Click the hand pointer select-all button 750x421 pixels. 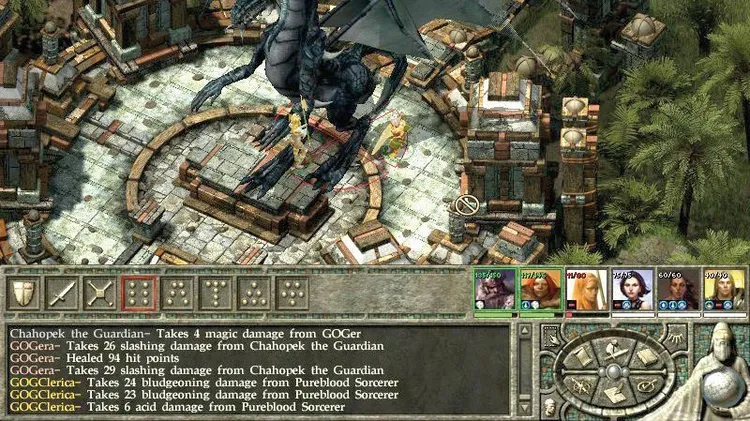click(549, 334)
